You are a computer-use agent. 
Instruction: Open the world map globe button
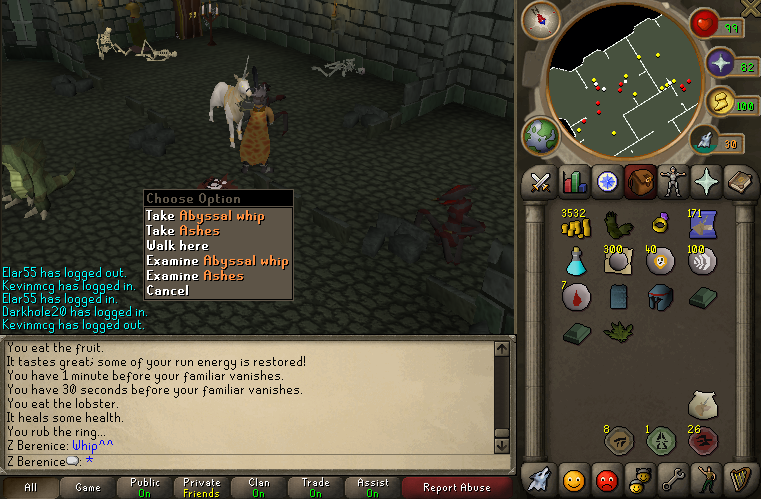coord(541,137)
